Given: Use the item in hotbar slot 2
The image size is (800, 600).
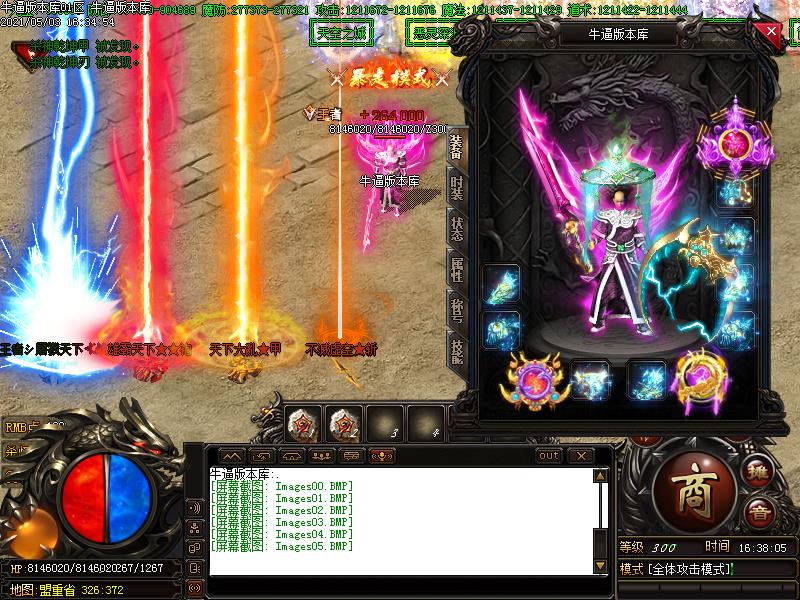Looking at the screenshot, I should (x=343, y=423).
